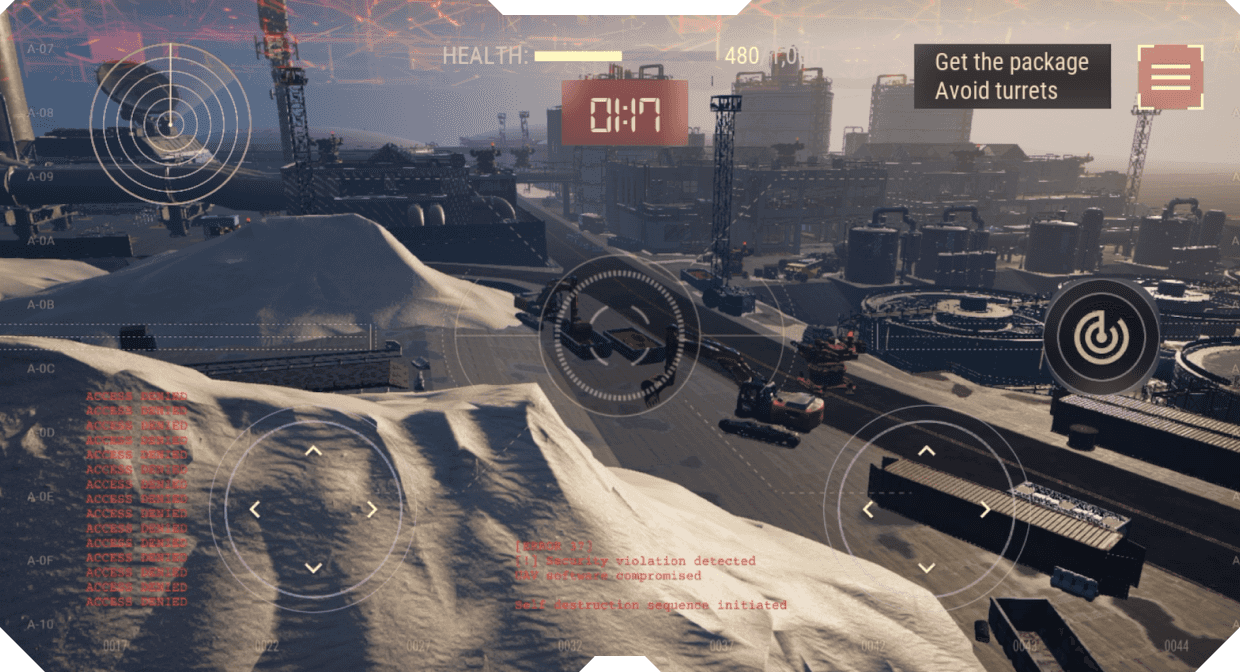Tap the left joystick up arrow
This screenshot has height=672, width=1240.
(x=313, y=451)
